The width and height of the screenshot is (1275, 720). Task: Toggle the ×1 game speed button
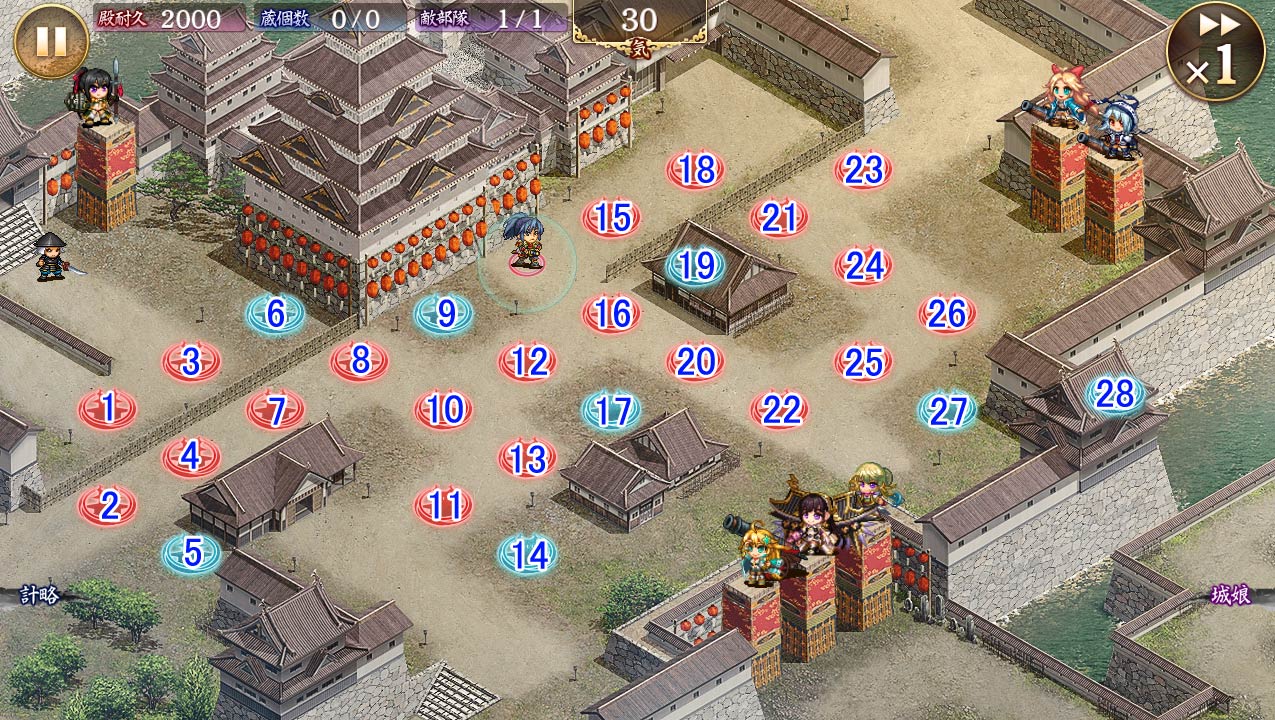click(1215, 51)
